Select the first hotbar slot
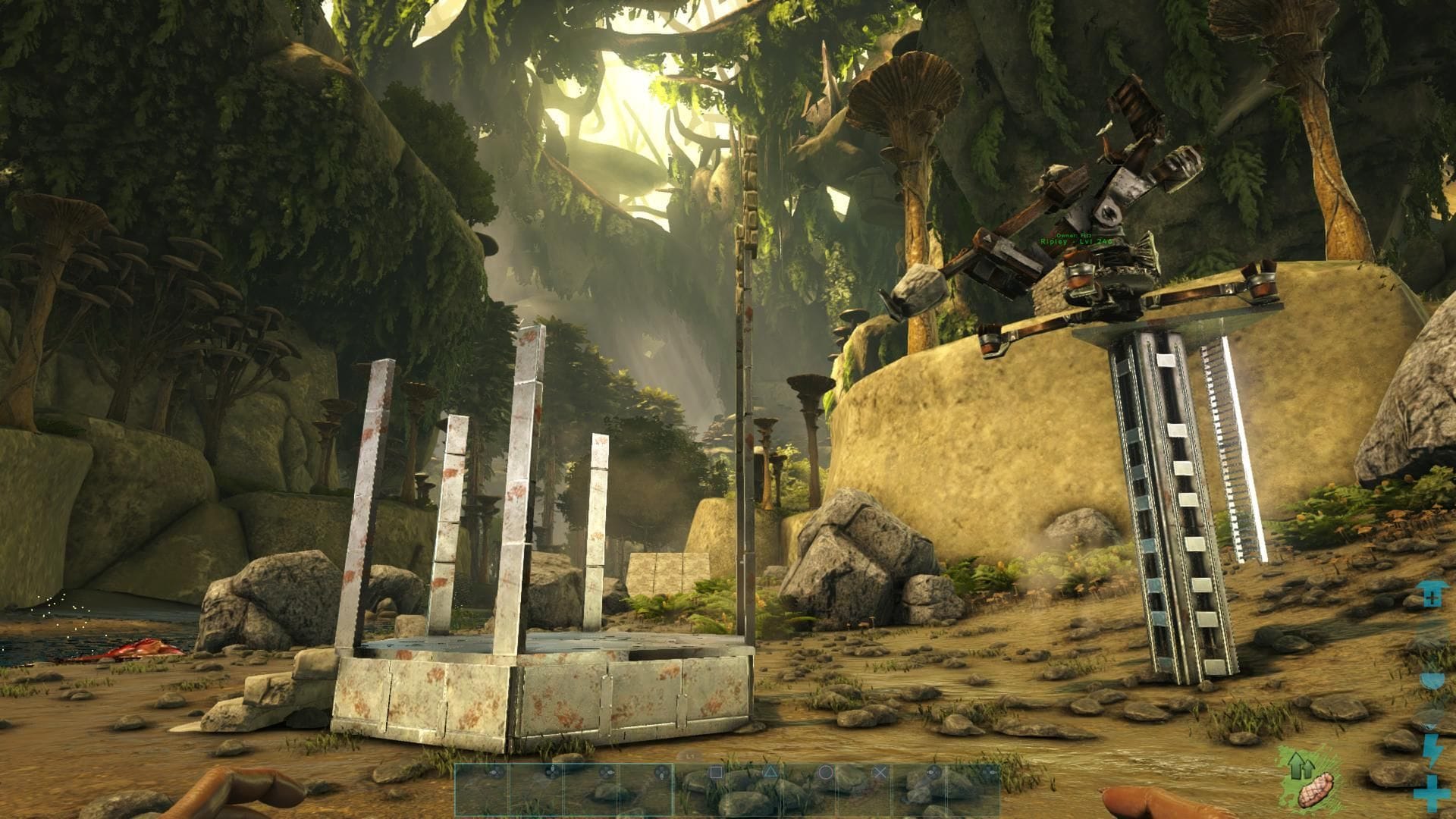Viewport: 1456px width, 819px height. [481, 790]
